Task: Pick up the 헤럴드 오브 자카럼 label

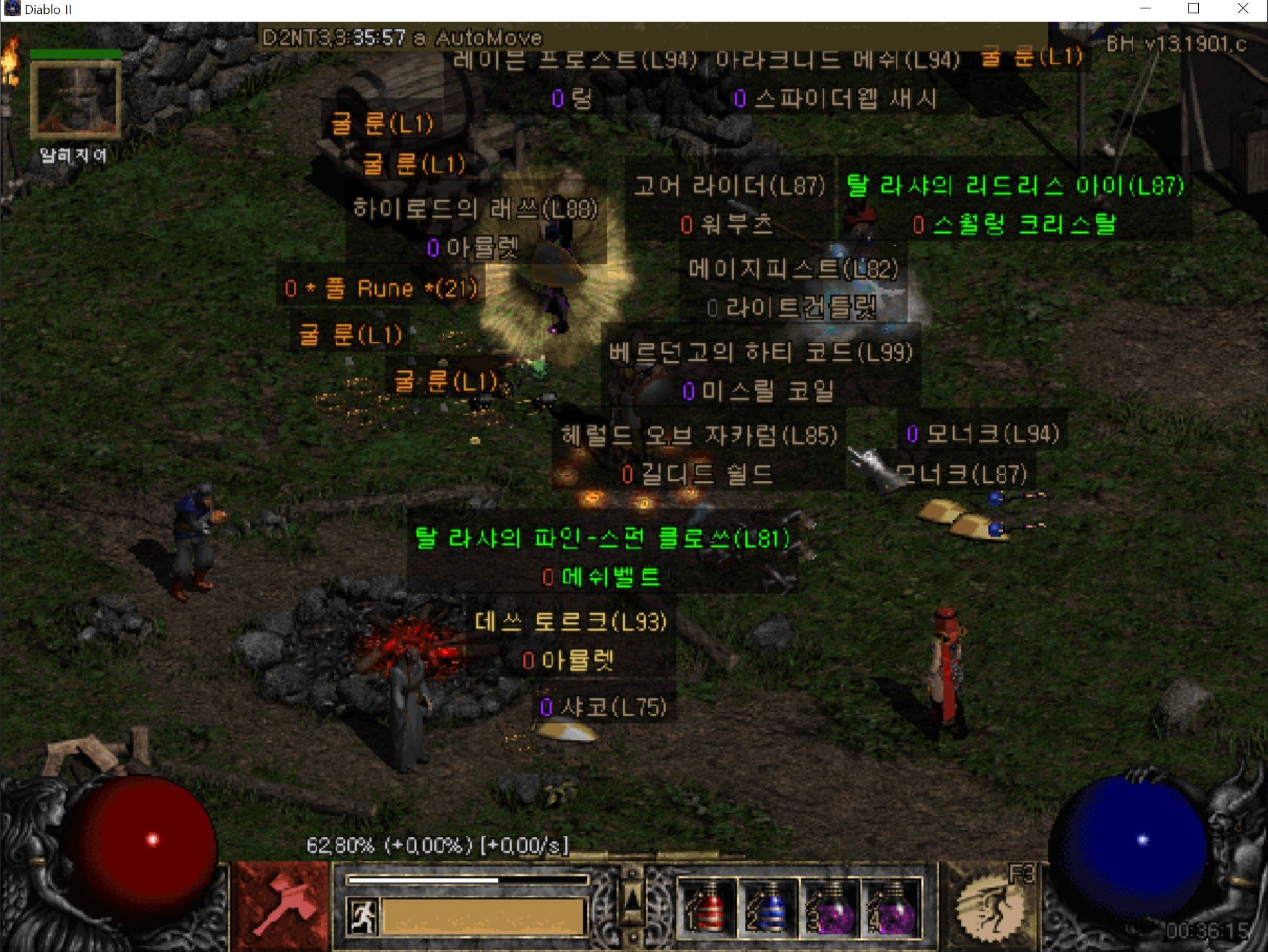Action: (699, 436)
